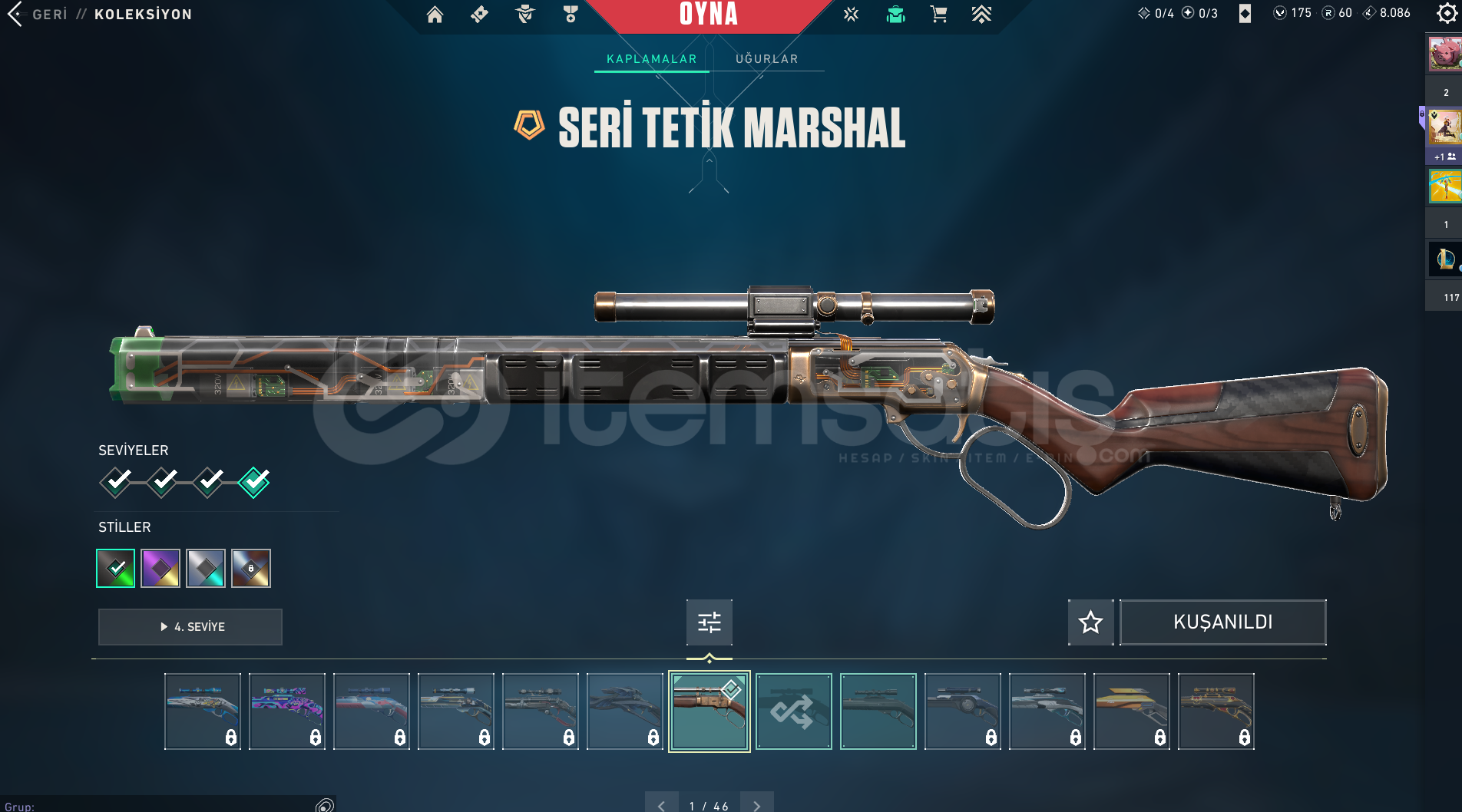Choose the yellow Marshal skin thumbnail
Image resolution: width=1462 pixels, height=812 pixels.
tap(1131, 711)
